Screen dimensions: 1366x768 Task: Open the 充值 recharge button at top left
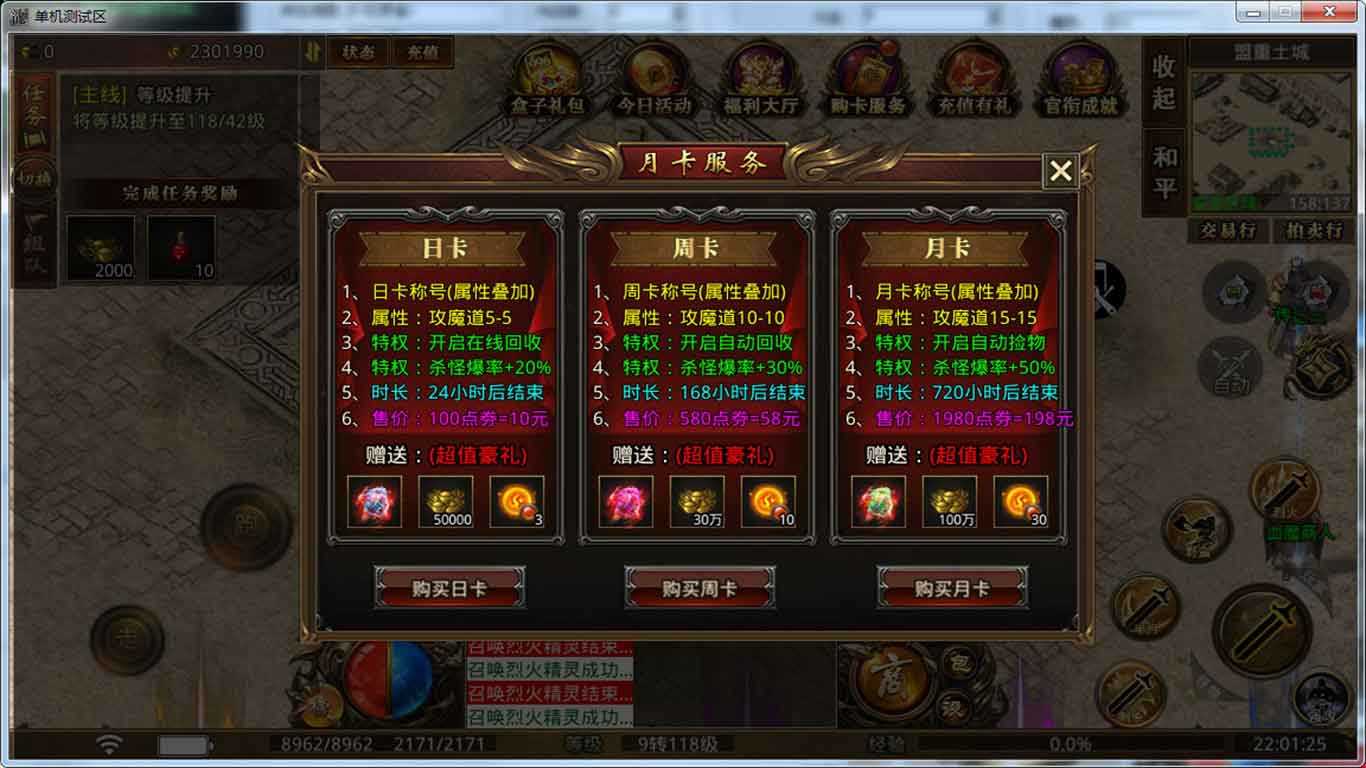[x=421, y=53]
